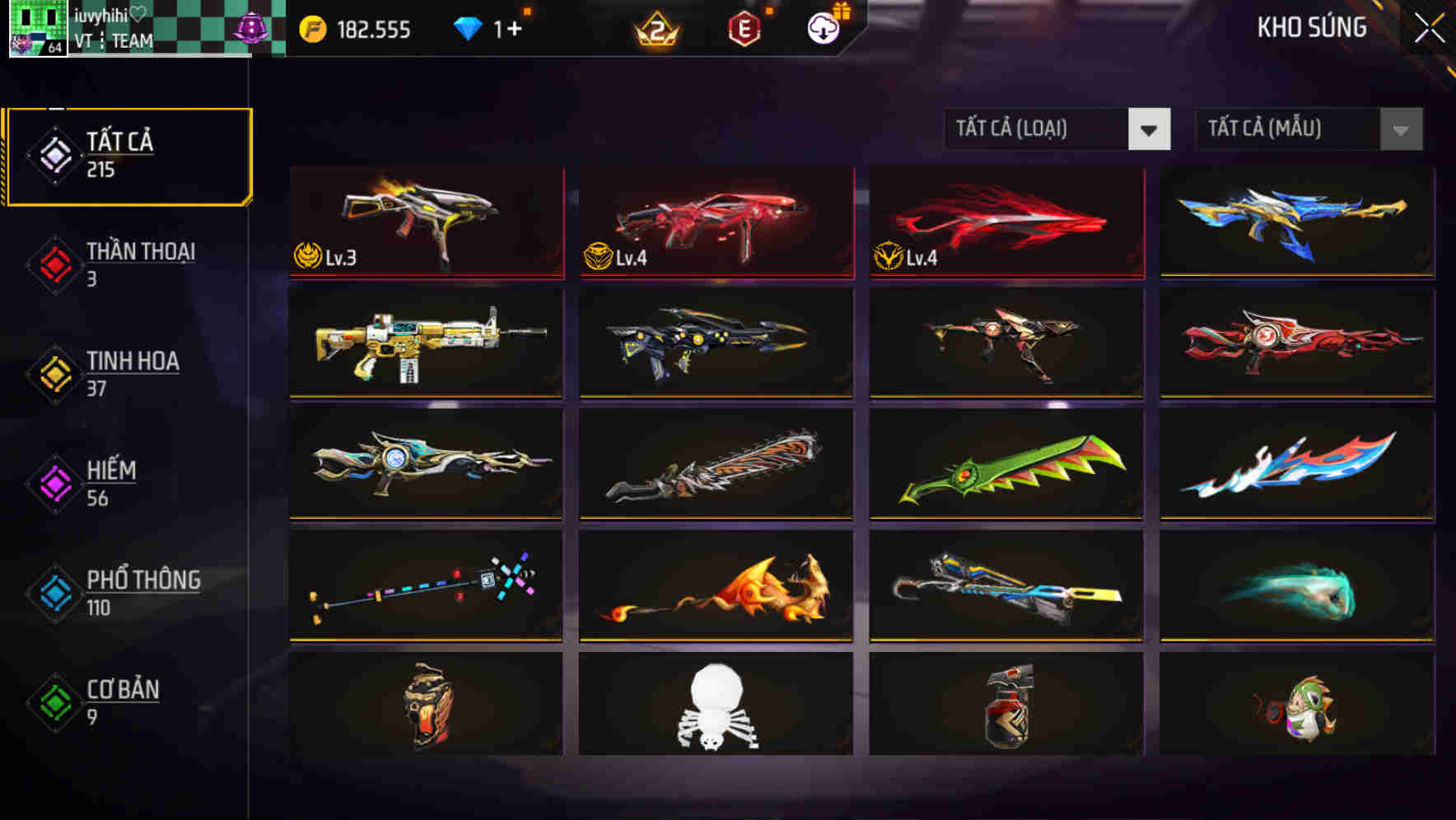Click the diamond currency icon

coord(469,26)
